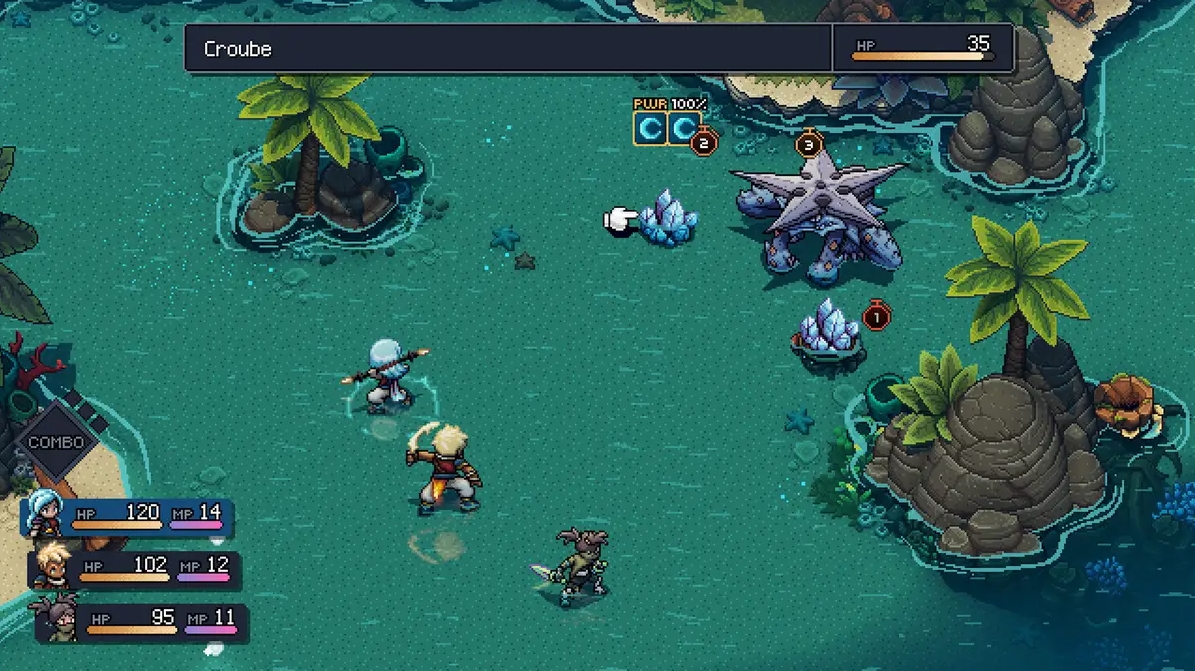Target the starfish enemy with turn counter 3
This screenshot has width=1195, height=671.
click(x=818, y=217)
